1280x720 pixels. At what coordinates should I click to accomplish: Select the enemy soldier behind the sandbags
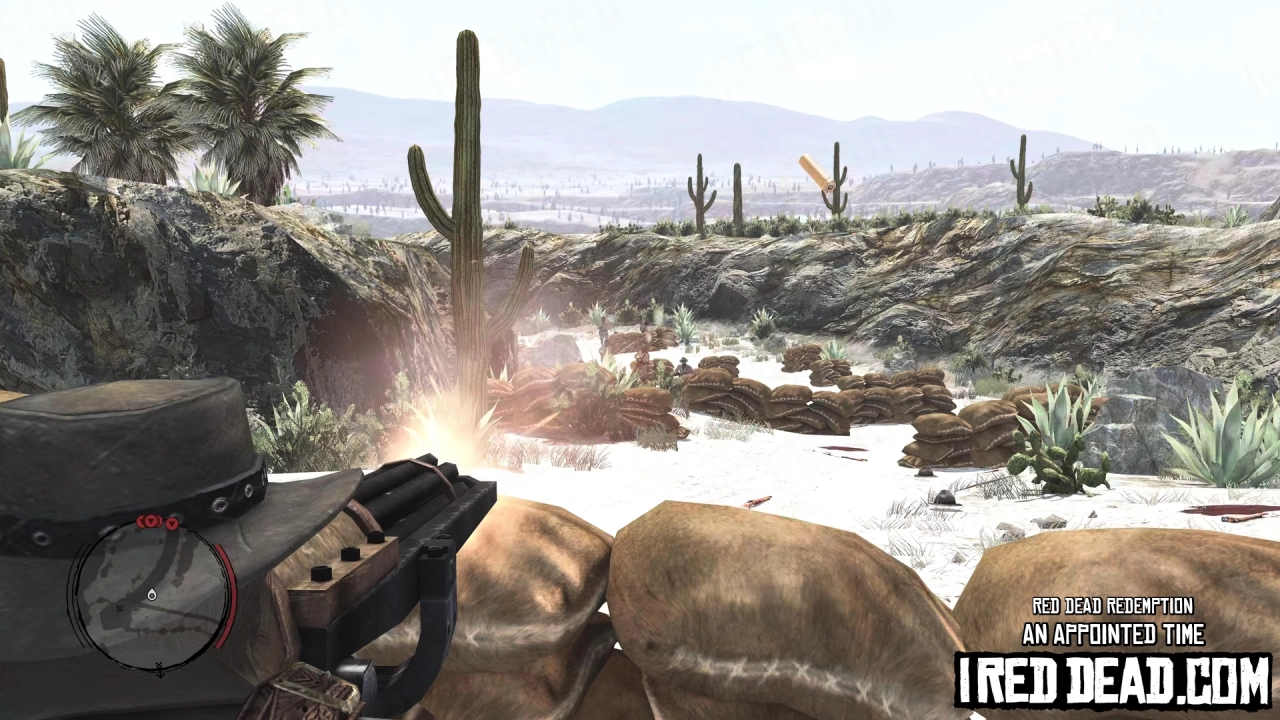(683, 365)
